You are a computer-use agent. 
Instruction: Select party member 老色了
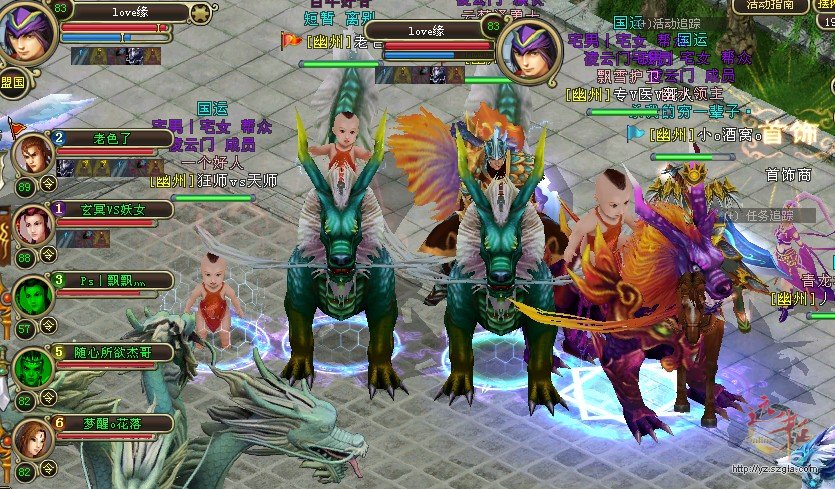pyautogui.click(x=34, y=154)
